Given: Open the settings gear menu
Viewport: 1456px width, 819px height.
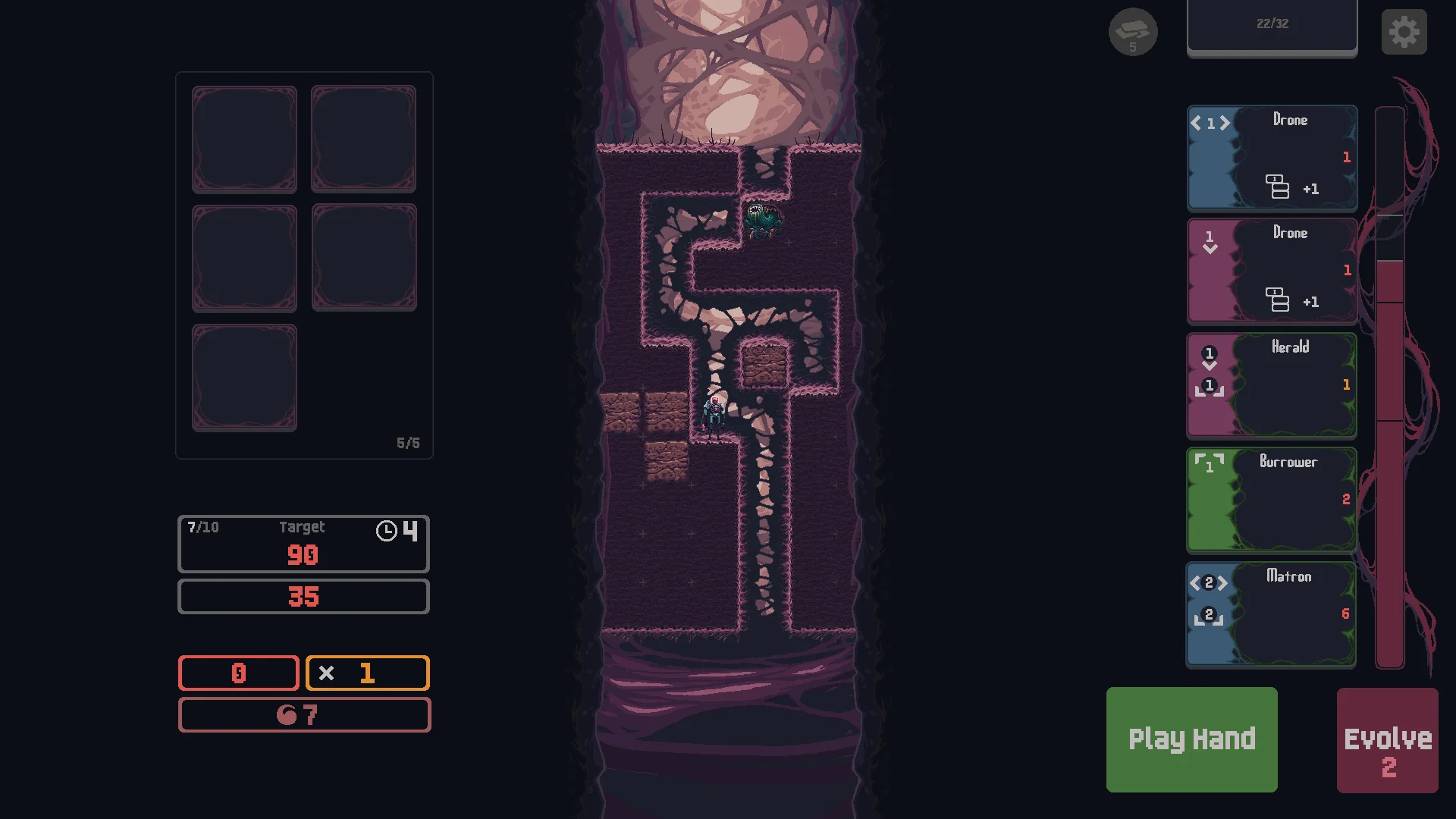Looking at the screenshot, I should click(1404, 31).
